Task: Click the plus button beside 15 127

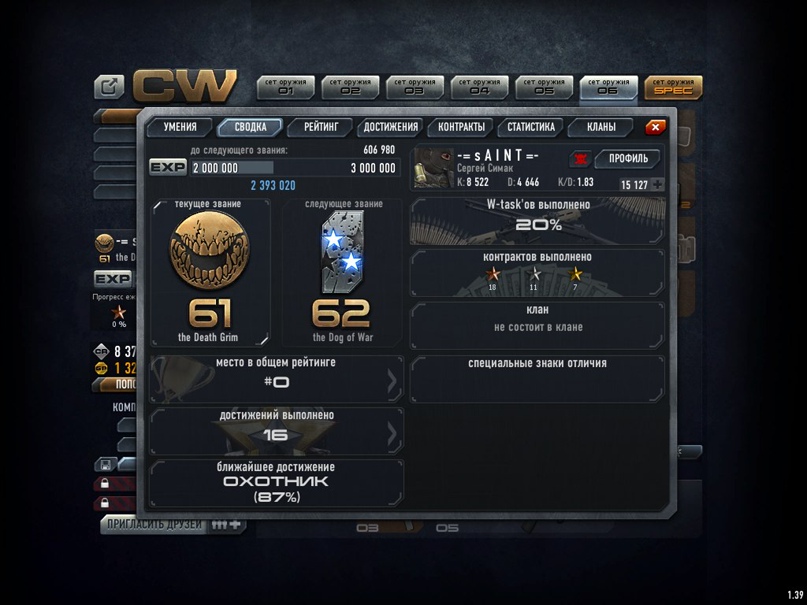Action: click(x=657, y=185)
